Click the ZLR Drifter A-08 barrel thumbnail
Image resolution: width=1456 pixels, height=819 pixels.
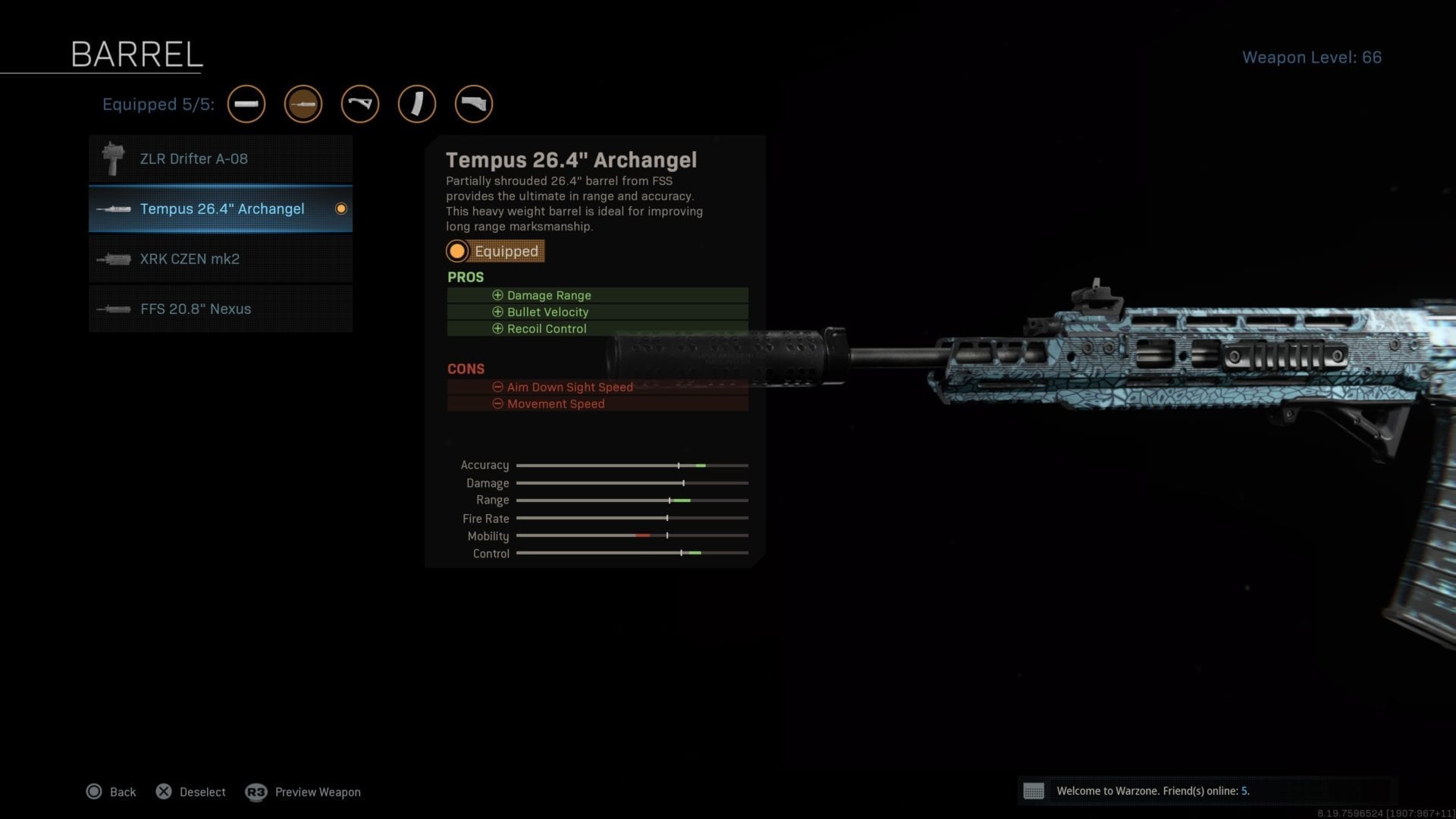(114, 158)
